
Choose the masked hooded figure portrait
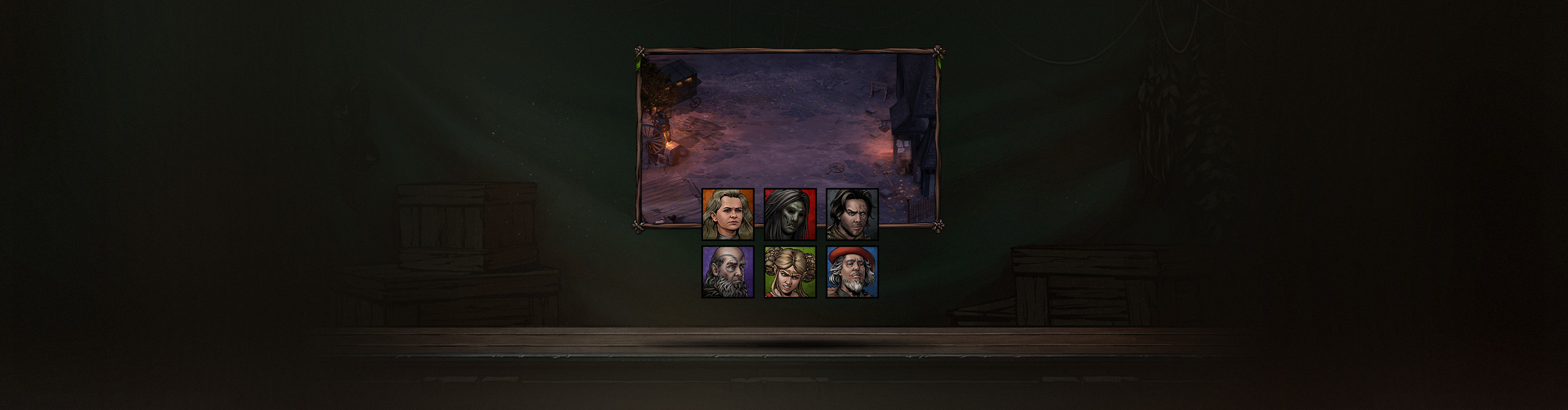[790, 214]
